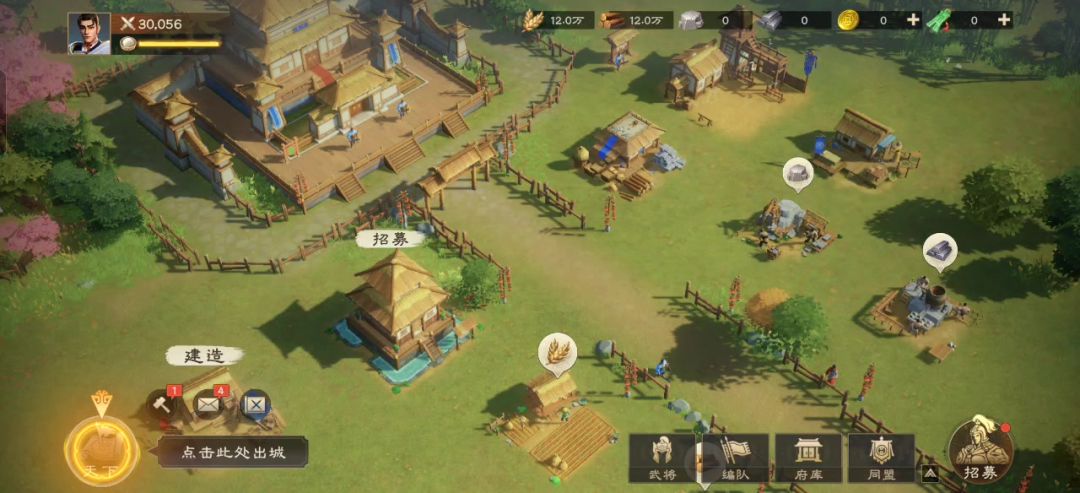Tap the 建造 build label
1080x493 pixels.
(x=203, y=356)
